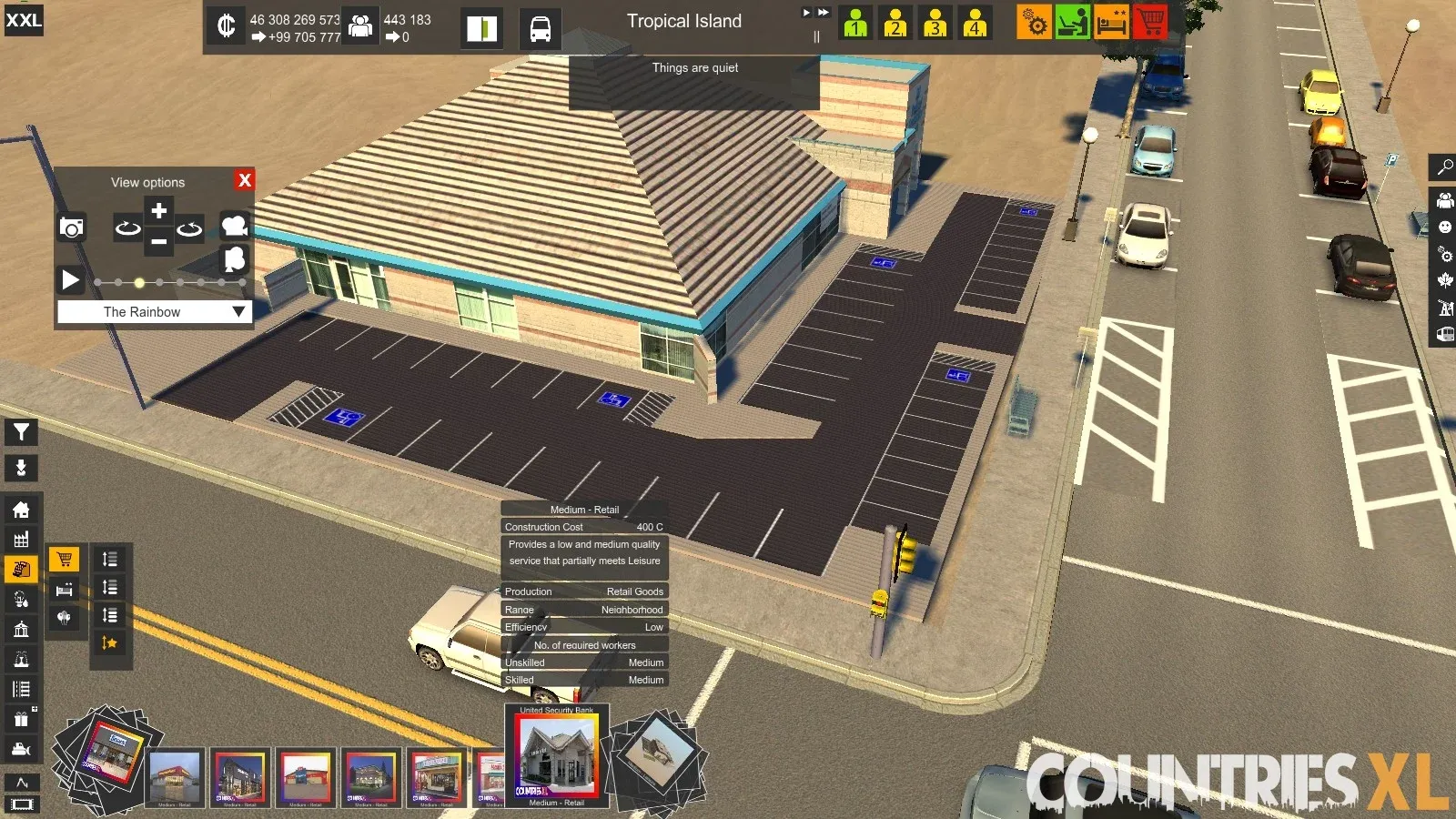Select the house residential build category
Image resolution: width=1456 pixels, height=819 pixels.
tap(21, 510)
